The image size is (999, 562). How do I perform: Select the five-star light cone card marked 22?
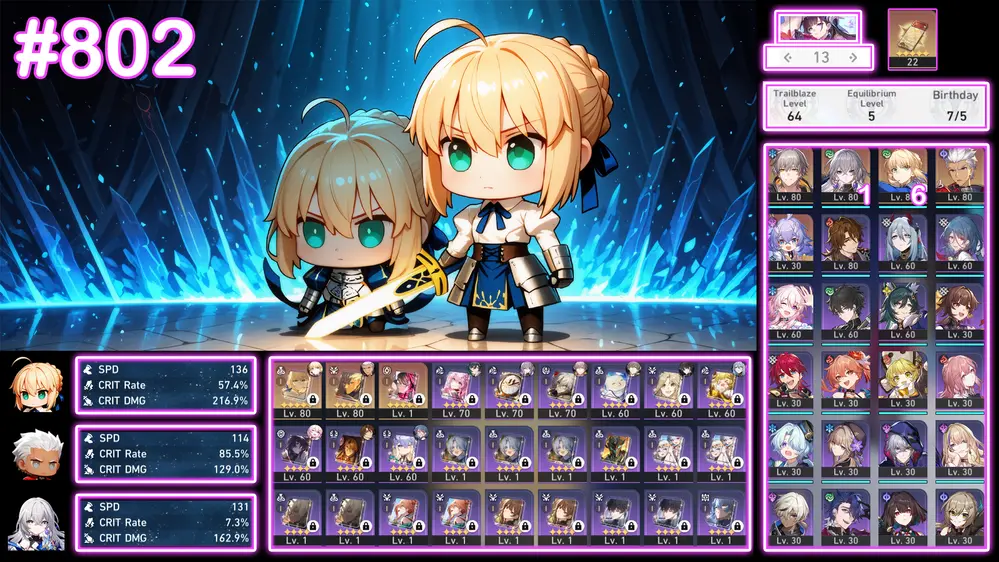pyautogui.click(x=912, y=36)
